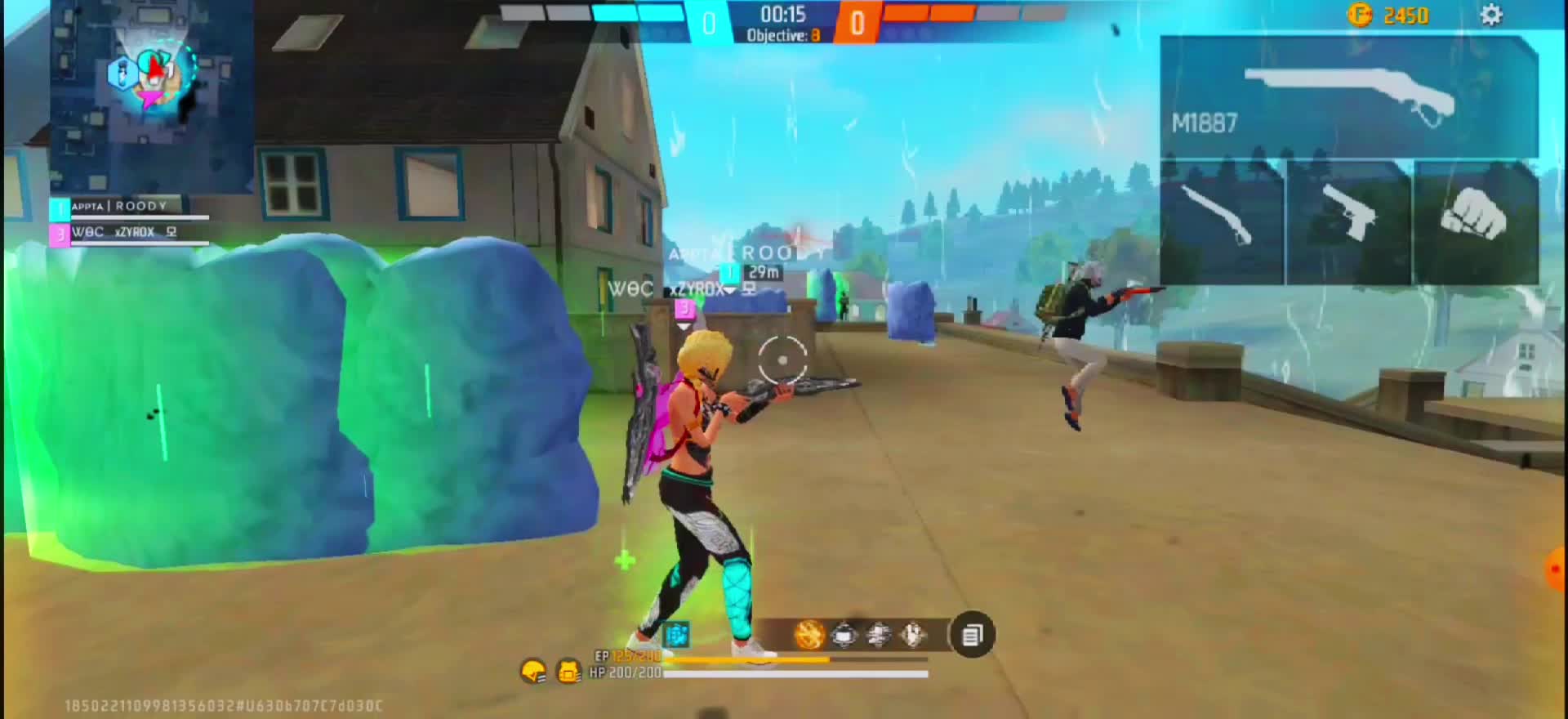Viewport: 1568px width, 719px height.
Task: Tap the gold coin currency icon
Action: [x=1359, y=15]
